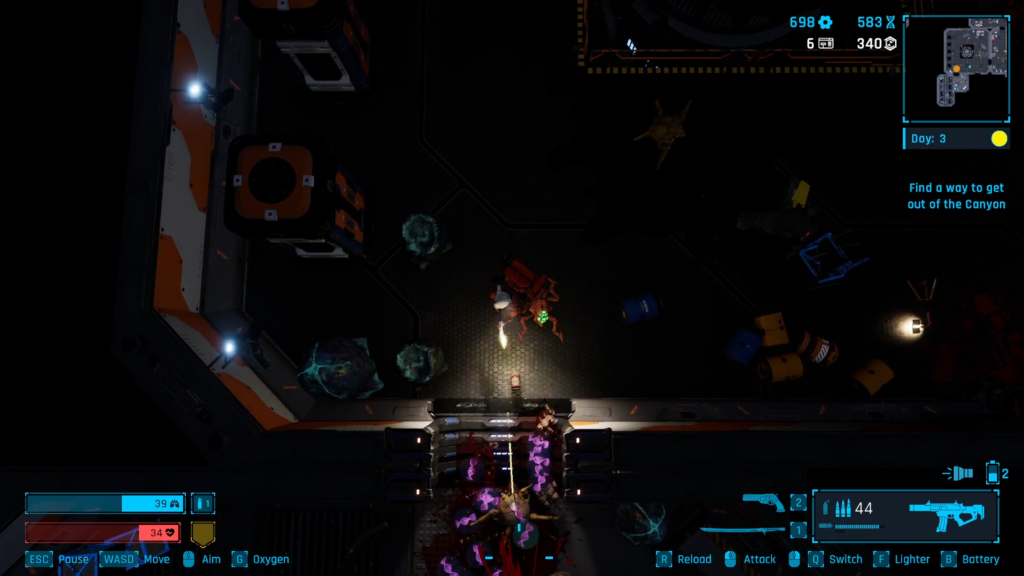Select the equipped rifle weapon panel
Screen dimensions: 1024x576
tap(905, 515)
